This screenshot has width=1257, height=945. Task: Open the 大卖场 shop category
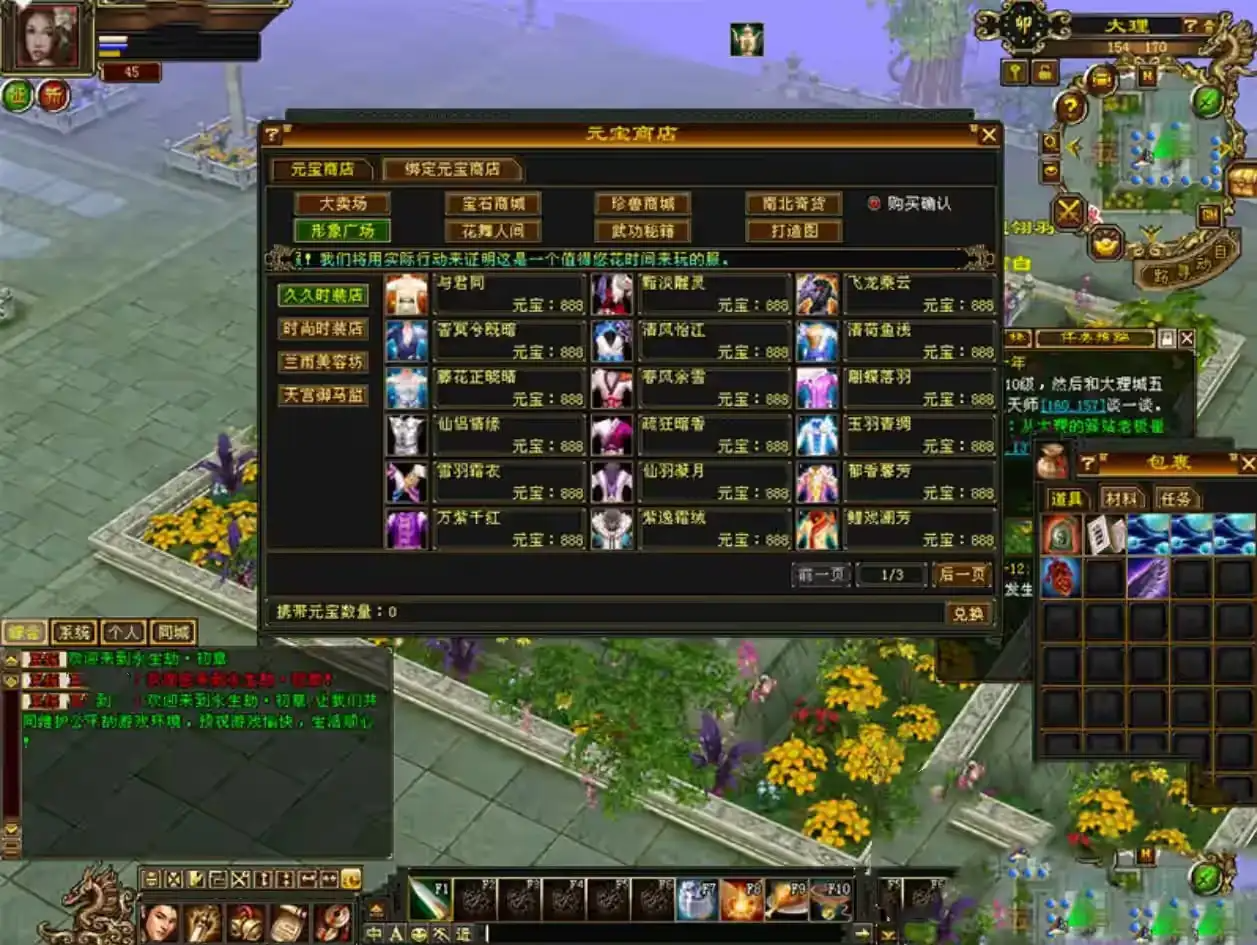click(342, 204)
